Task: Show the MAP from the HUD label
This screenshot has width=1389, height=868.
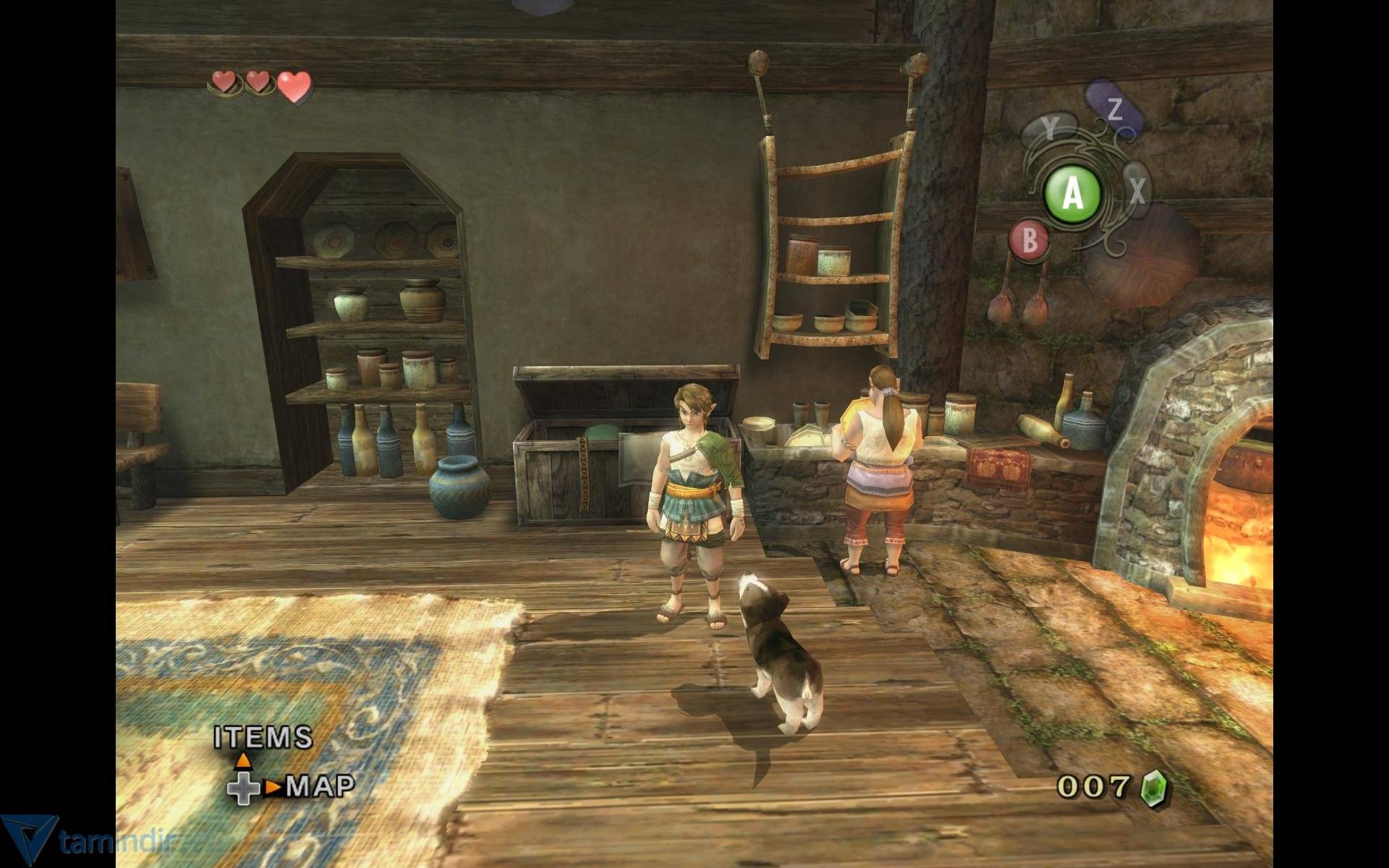Action: coord(320,786)
